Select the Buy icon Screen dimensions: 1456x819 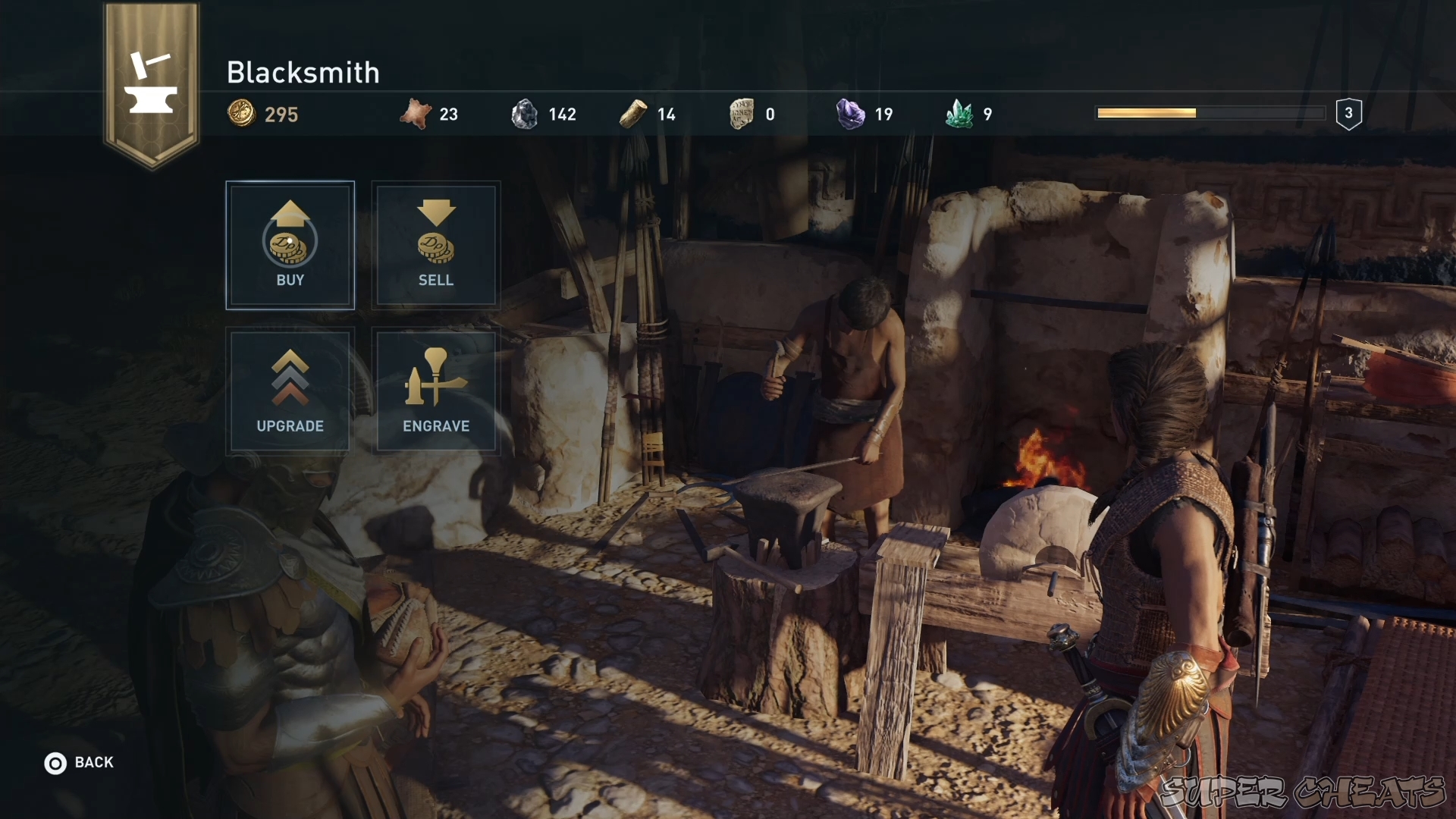(x=290, y=243)
